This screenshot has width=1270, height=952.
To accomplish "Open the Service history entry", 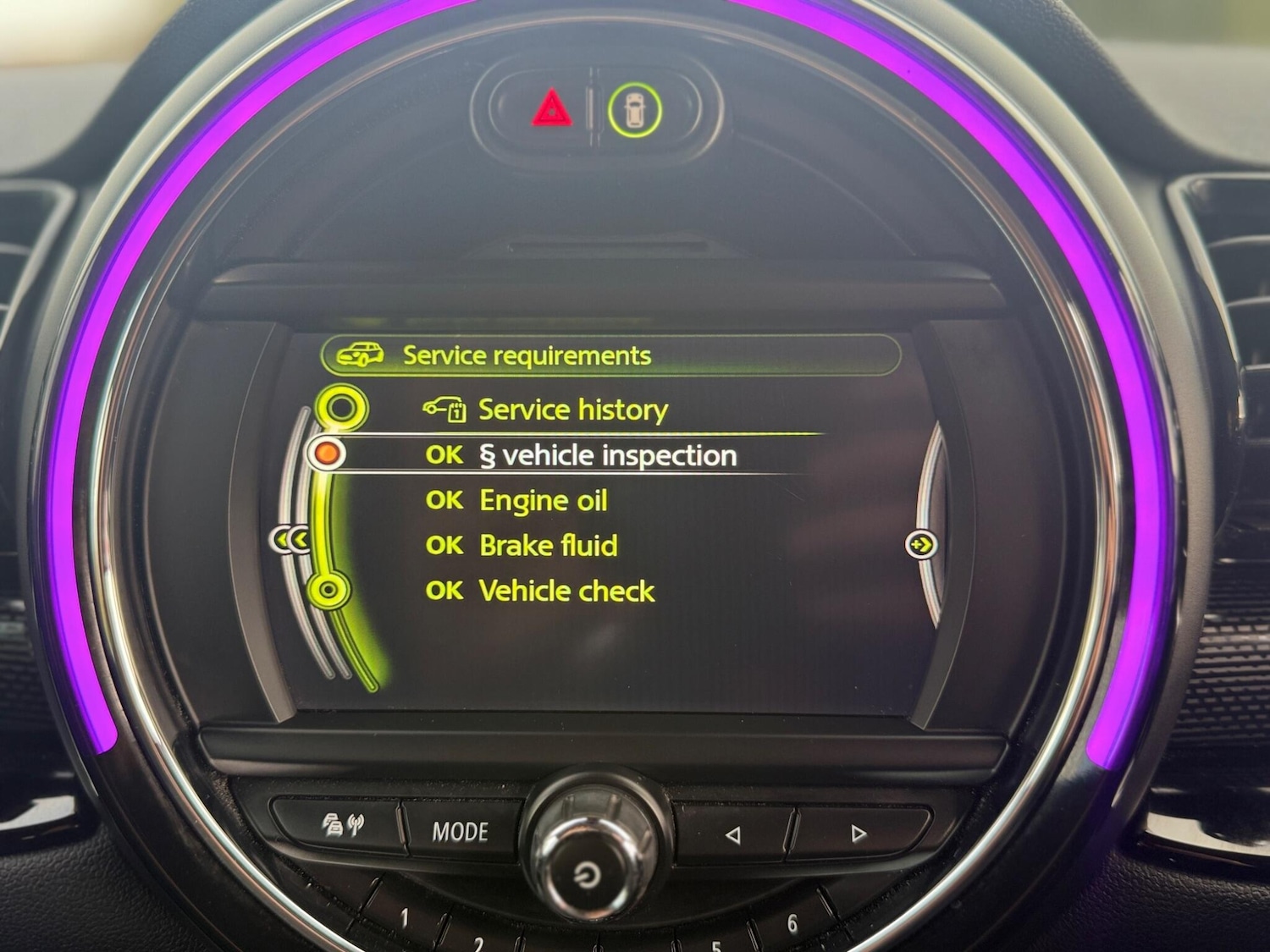I will coord(572,410).
